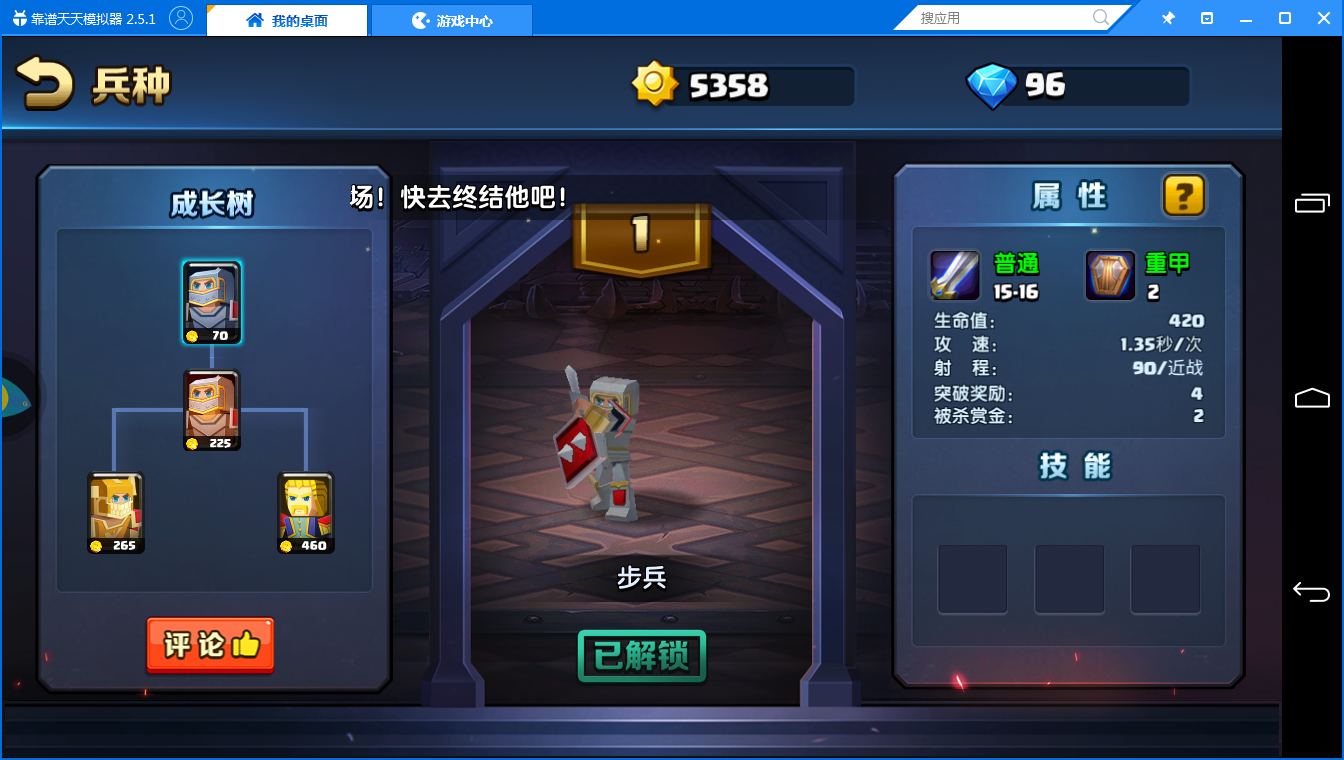Tap the gold coin currency icon

(655, 85)
